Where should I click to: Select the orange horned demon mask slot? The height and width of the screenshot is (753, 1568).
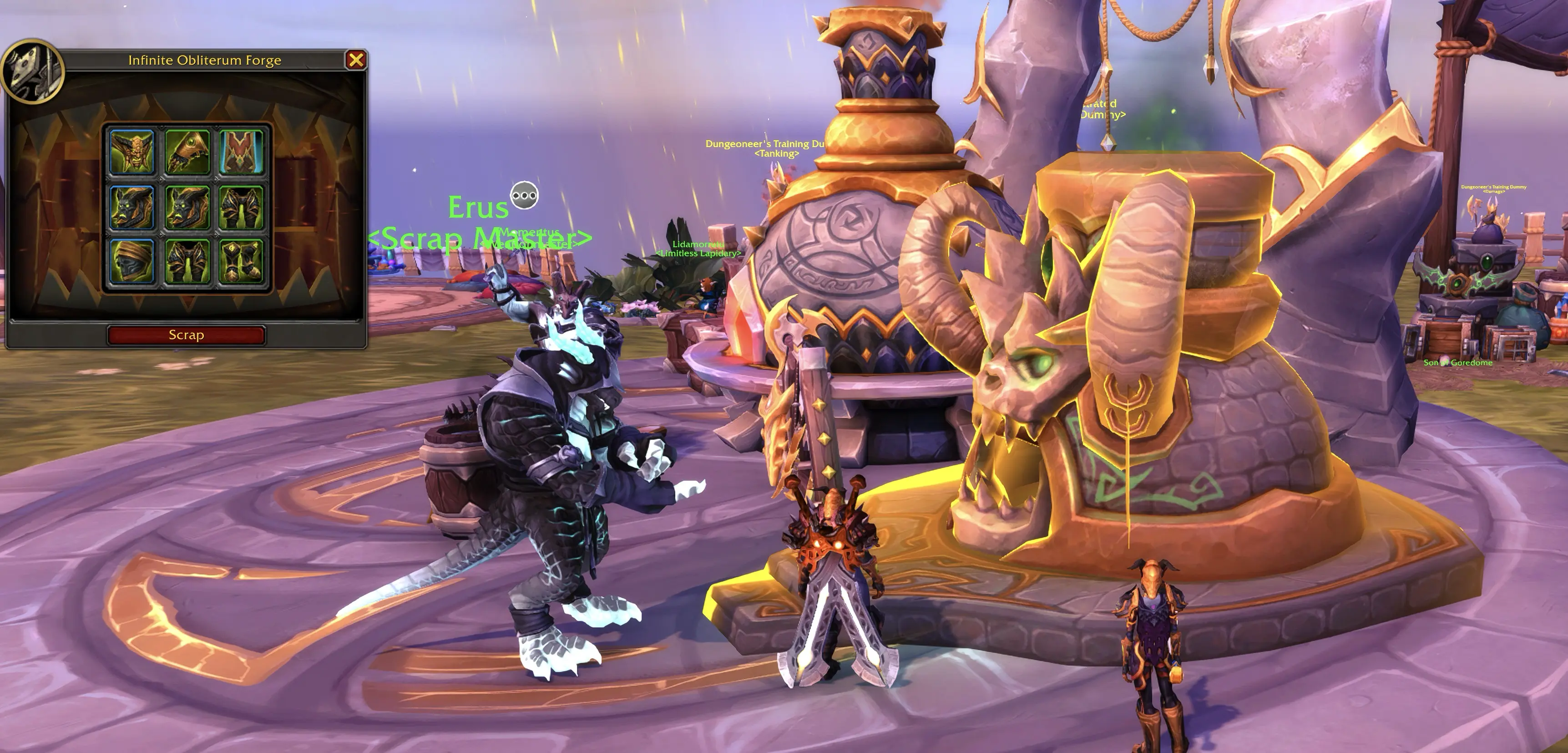(132, 152)
